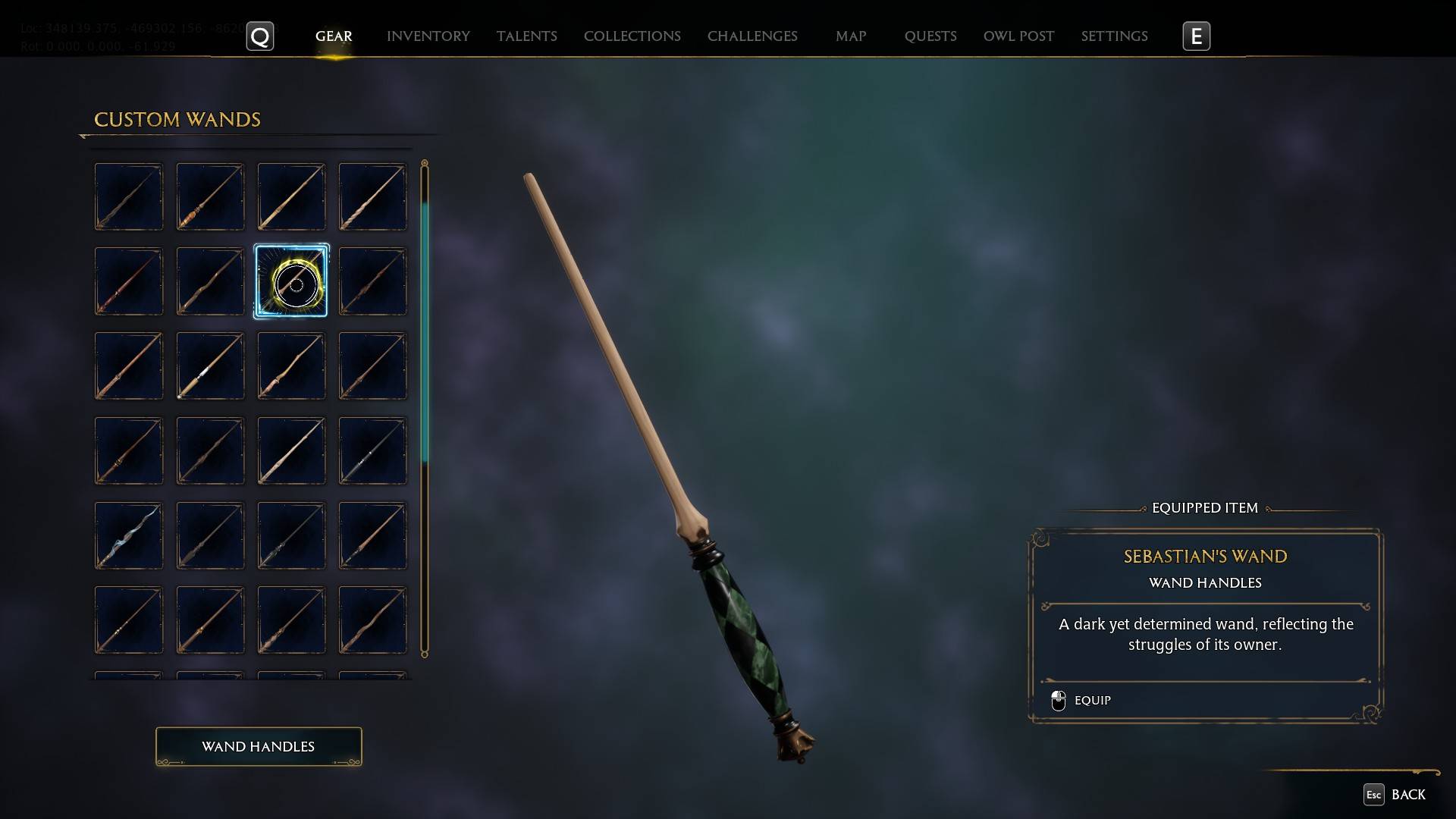Select the swirling silver wand in row five
Screen dimensions: 1456x819
(129, 535)
